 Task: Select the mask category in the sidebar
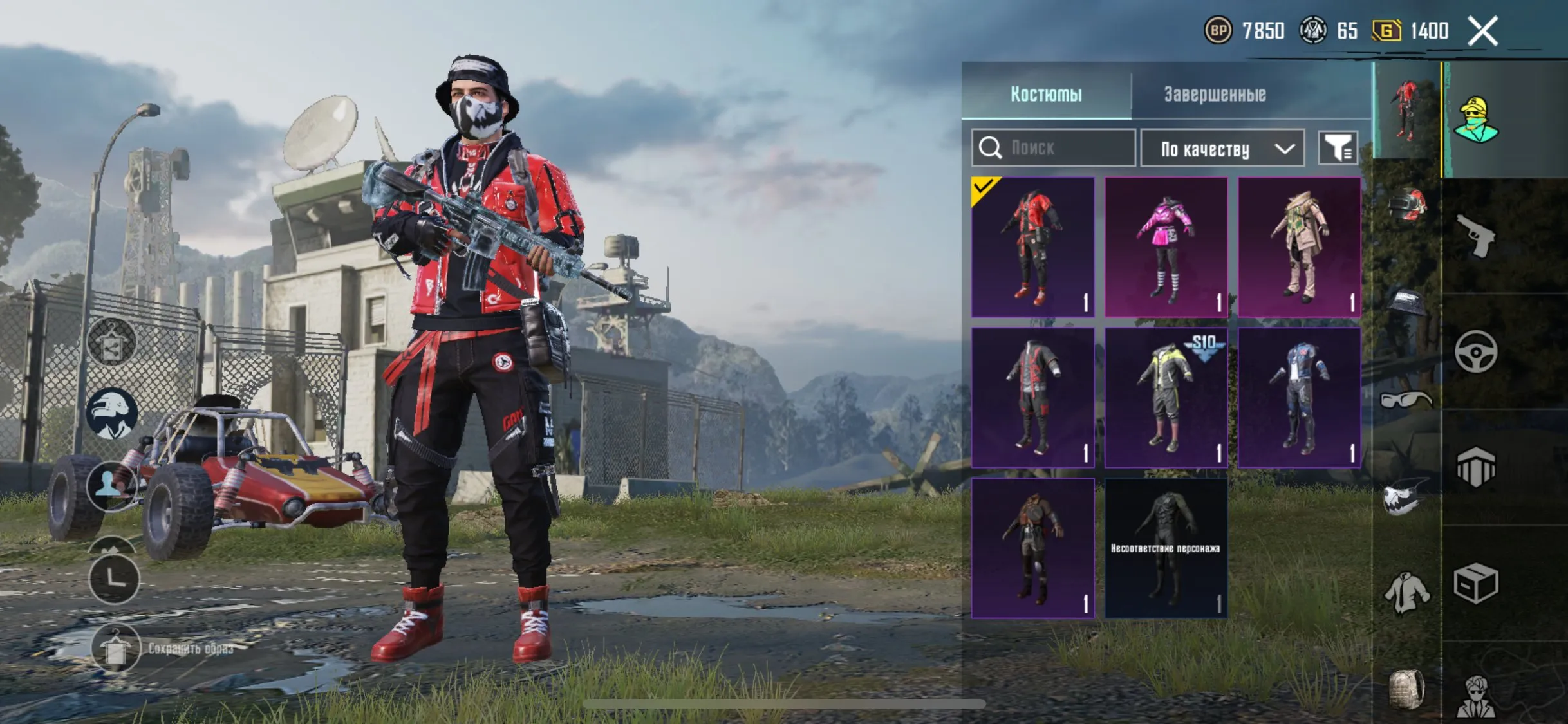pos(1403,496)
